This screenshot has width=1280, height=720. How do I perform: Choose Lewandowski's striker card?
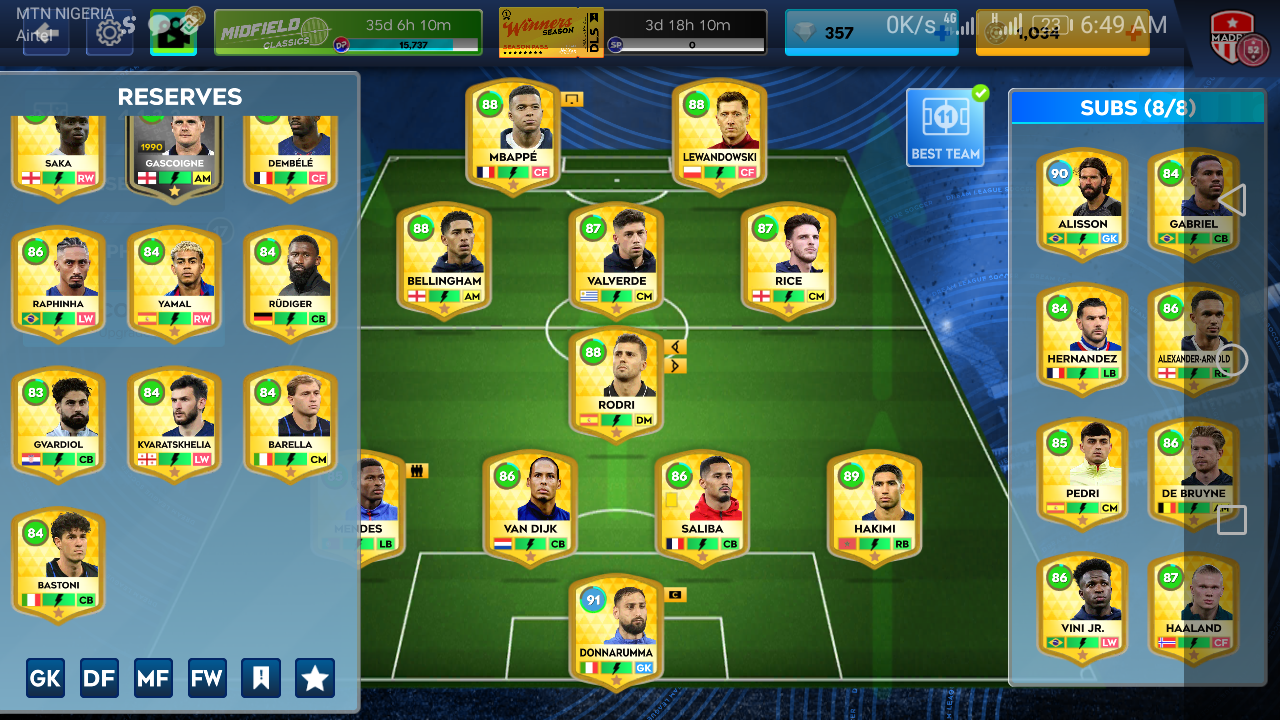[x=719, y=136]
